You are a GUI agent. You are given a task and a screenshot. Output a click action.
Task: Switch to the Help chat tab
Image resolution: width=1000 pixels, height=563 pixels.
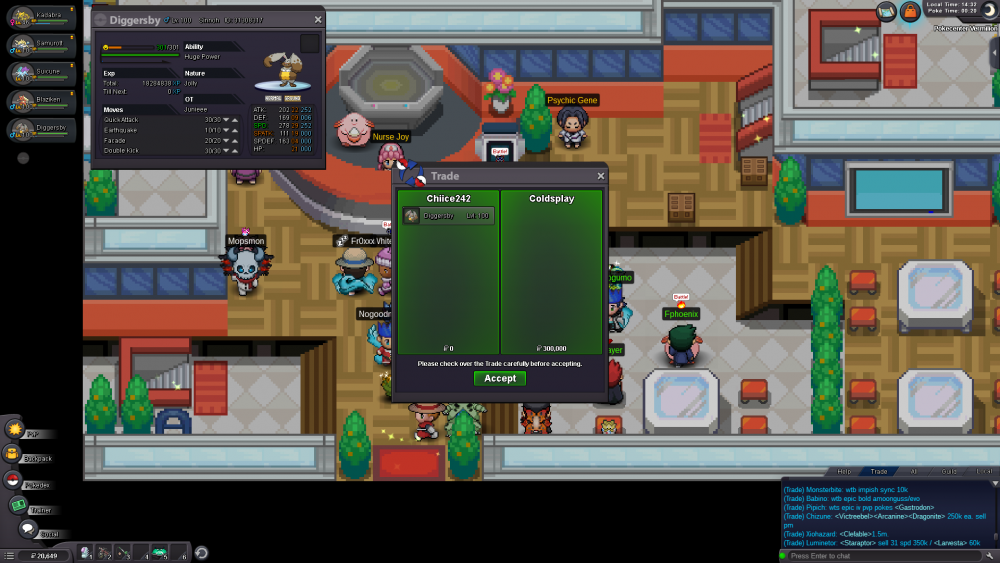coord(844,471)
